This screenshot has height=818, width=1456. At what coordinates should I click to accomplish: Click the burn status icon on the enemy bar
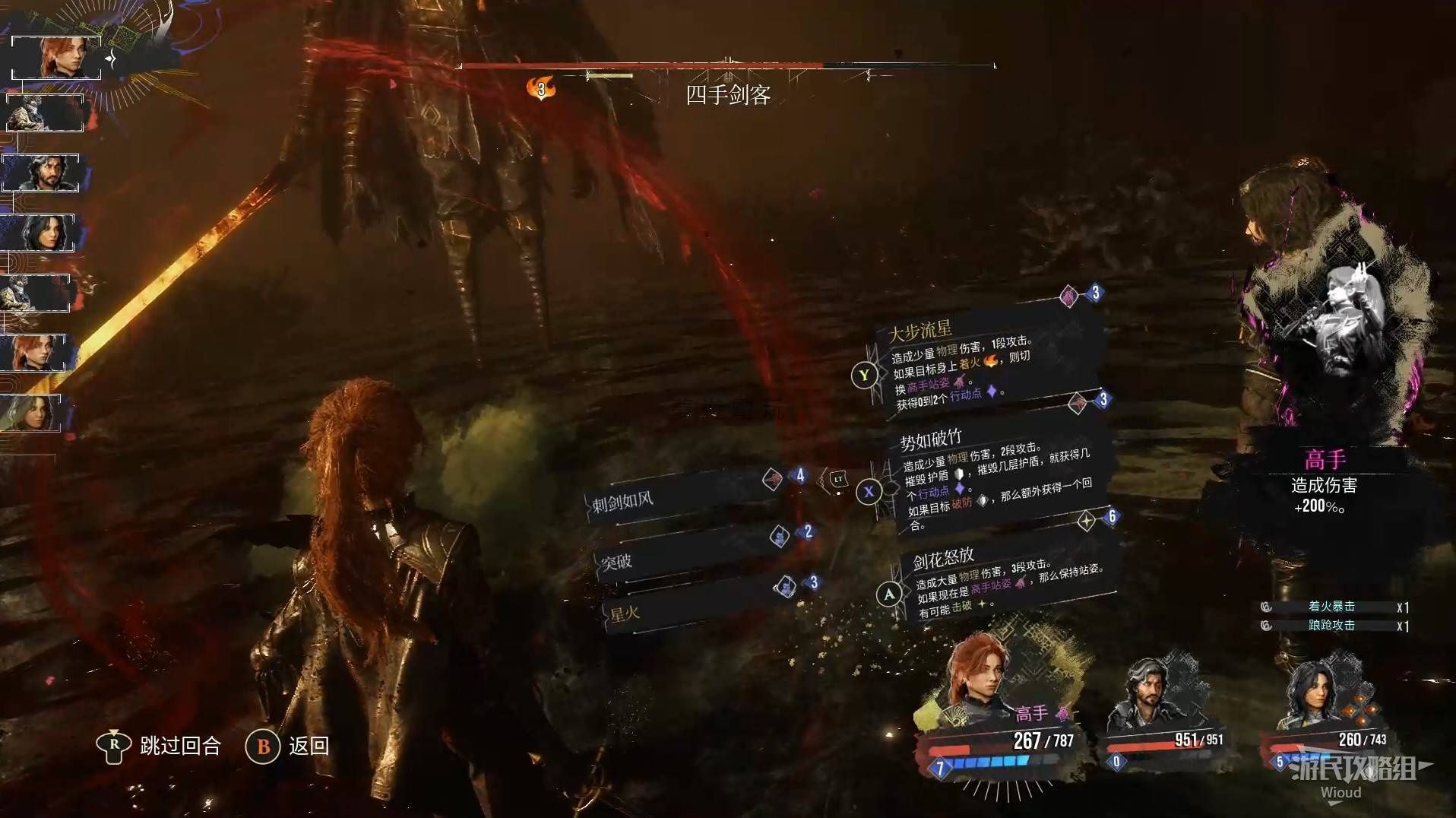pos(540,89)
